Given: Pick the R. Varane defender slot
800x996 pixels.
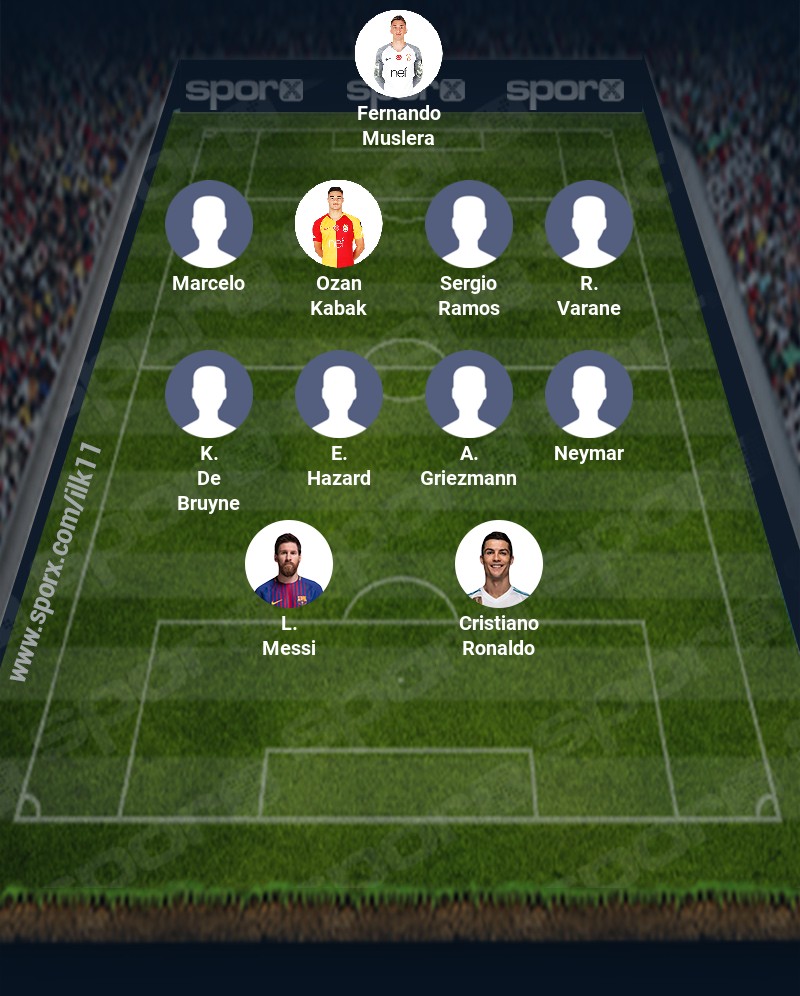Looking at the screenshot, I should coord(589,224).
